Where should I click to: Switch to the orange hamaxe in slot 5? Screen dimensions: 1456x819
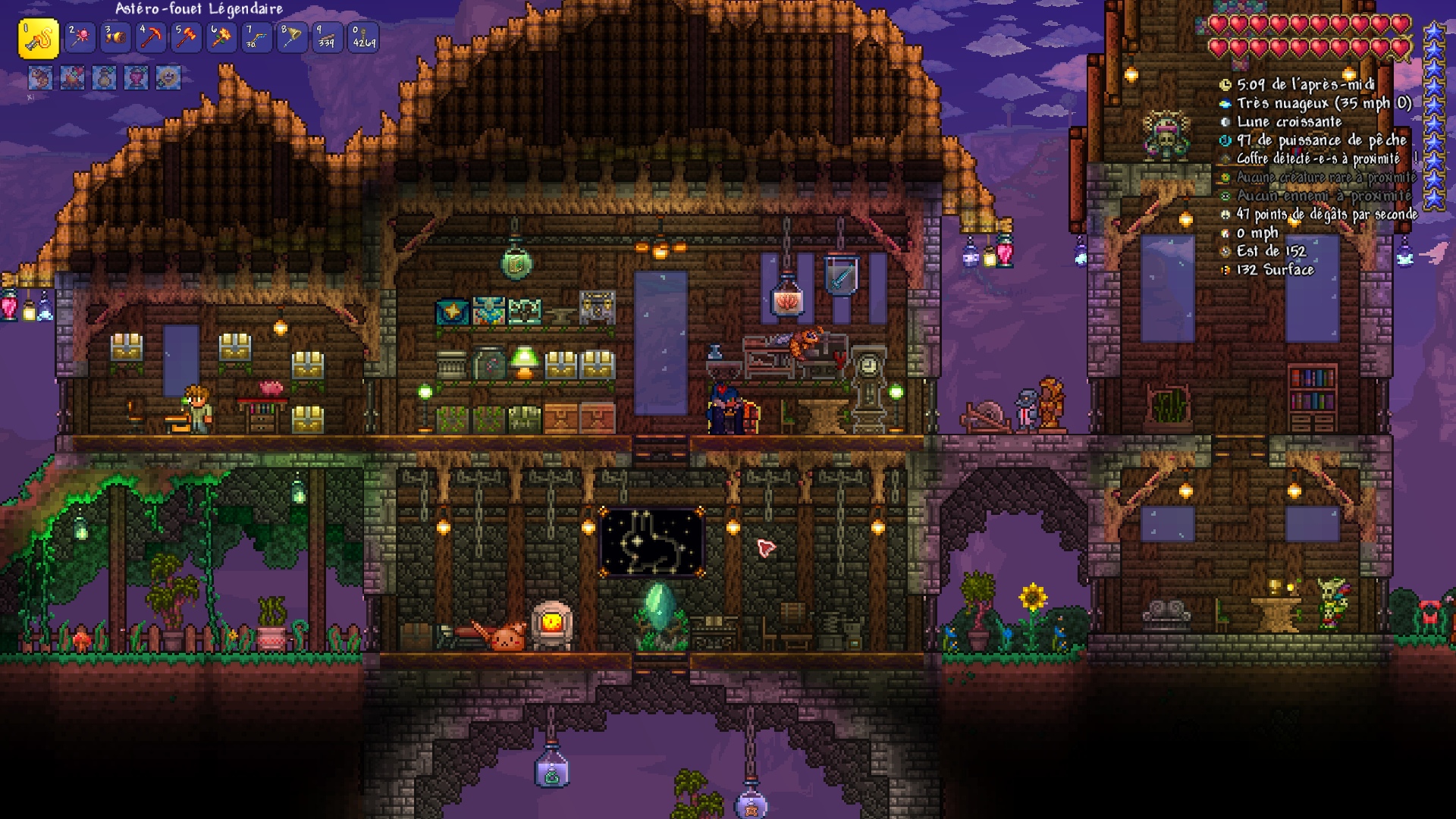(x=186, y=38)
